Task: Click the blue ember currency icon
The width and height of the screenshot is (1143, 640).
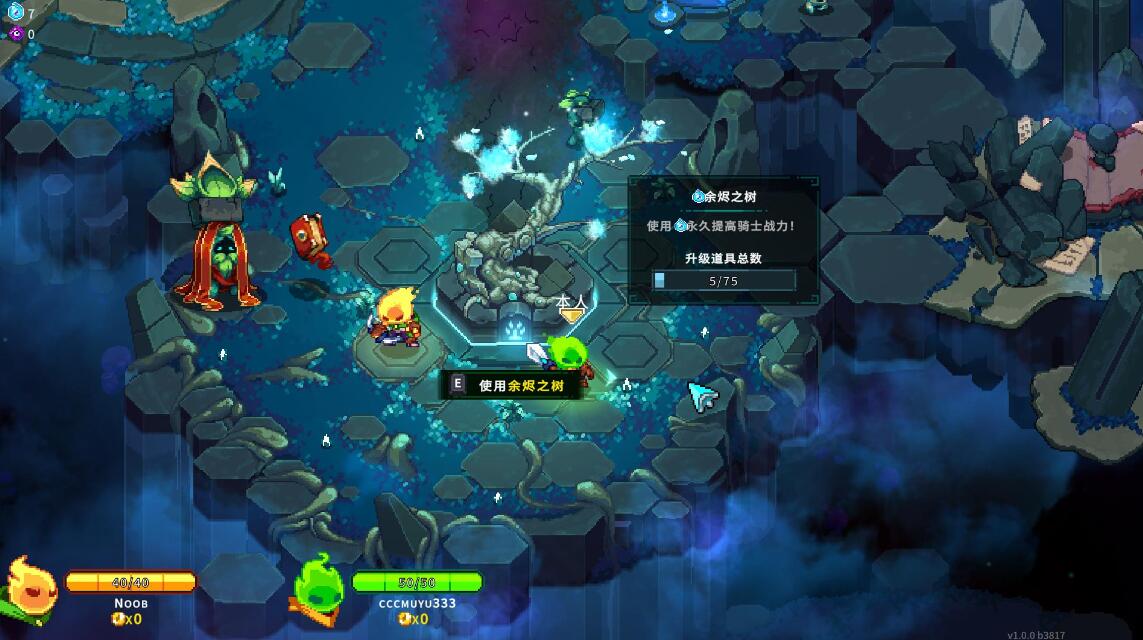Action: 16,13
